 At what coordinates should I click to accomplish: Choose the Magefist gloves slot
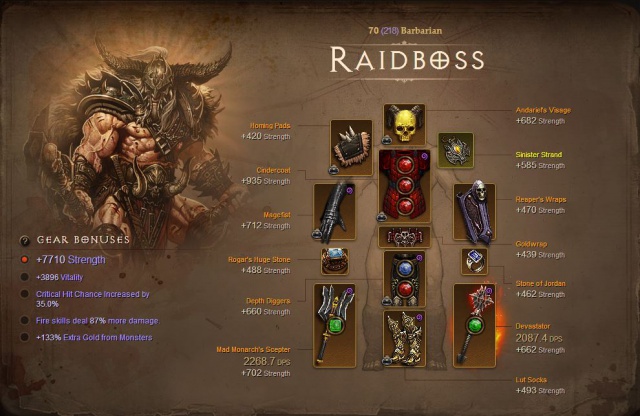point(335,211)
